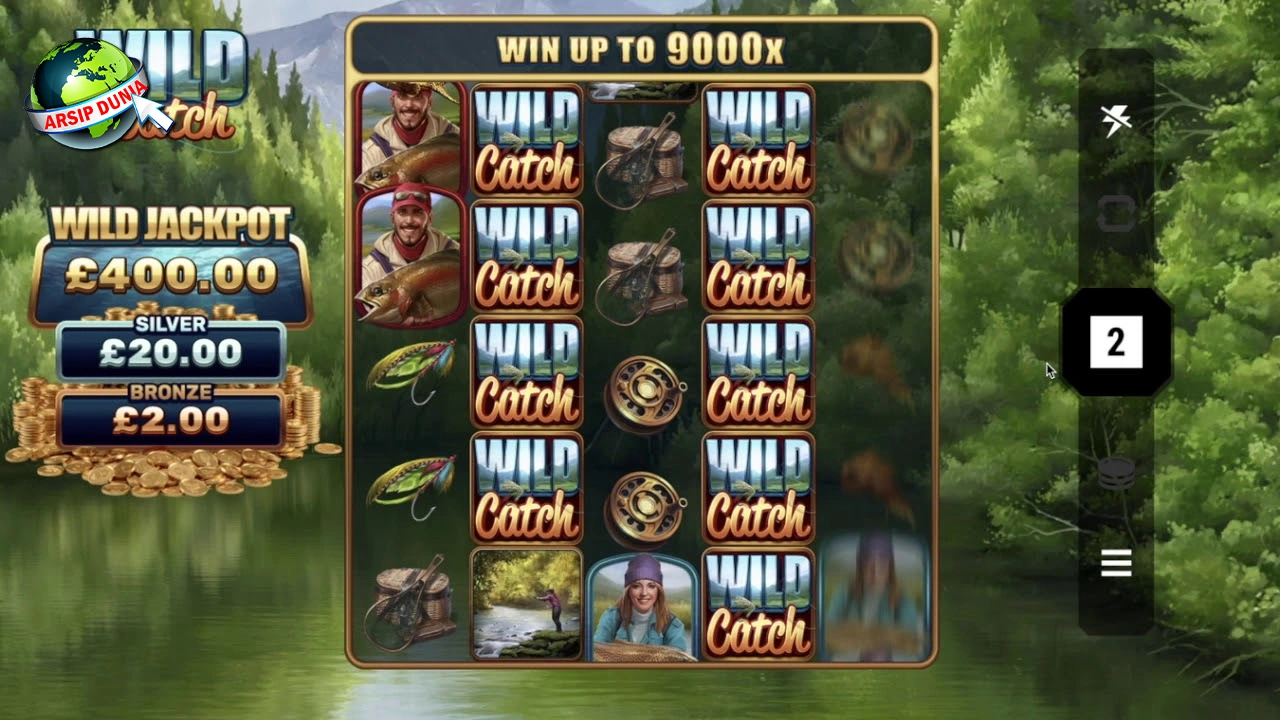Toggle the number 2 spin counter
This screenshot has width=1280, height=720.
click(x=1117, y=343)
